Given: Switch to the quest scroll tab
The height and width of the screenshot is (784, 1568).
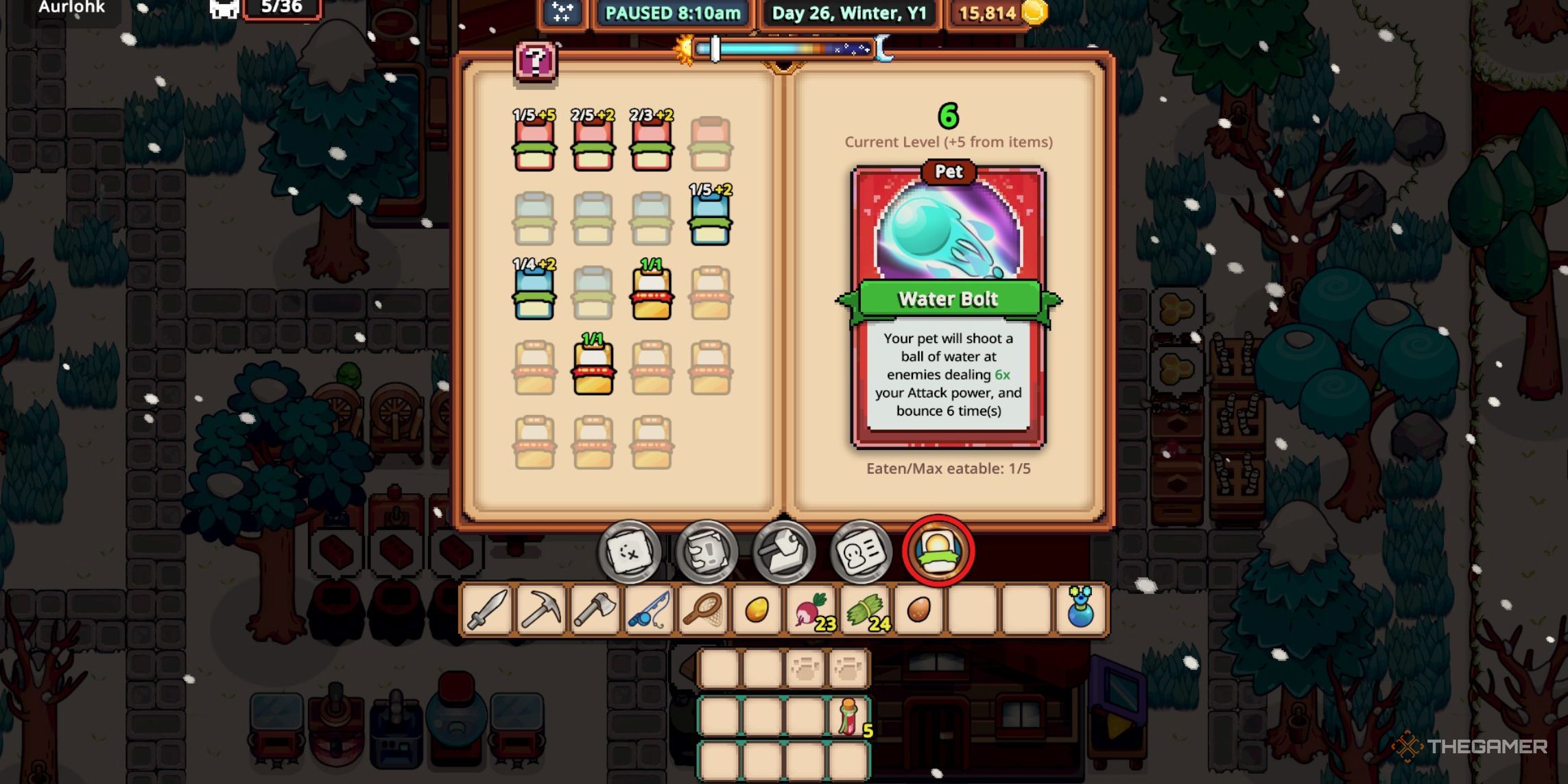Looking at the screenshot, I should coord(706,552).
